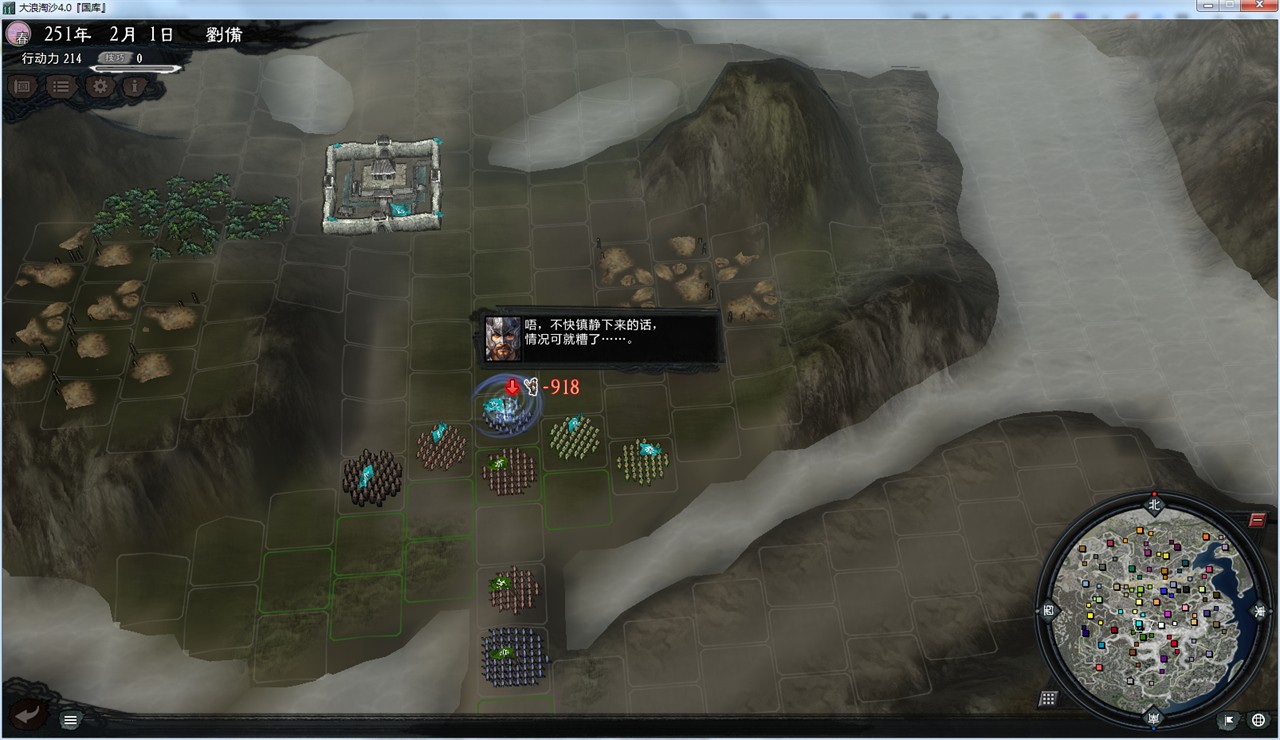
Task: Click the flag icon below the minimap
Action: click(x=1227, y=720)
